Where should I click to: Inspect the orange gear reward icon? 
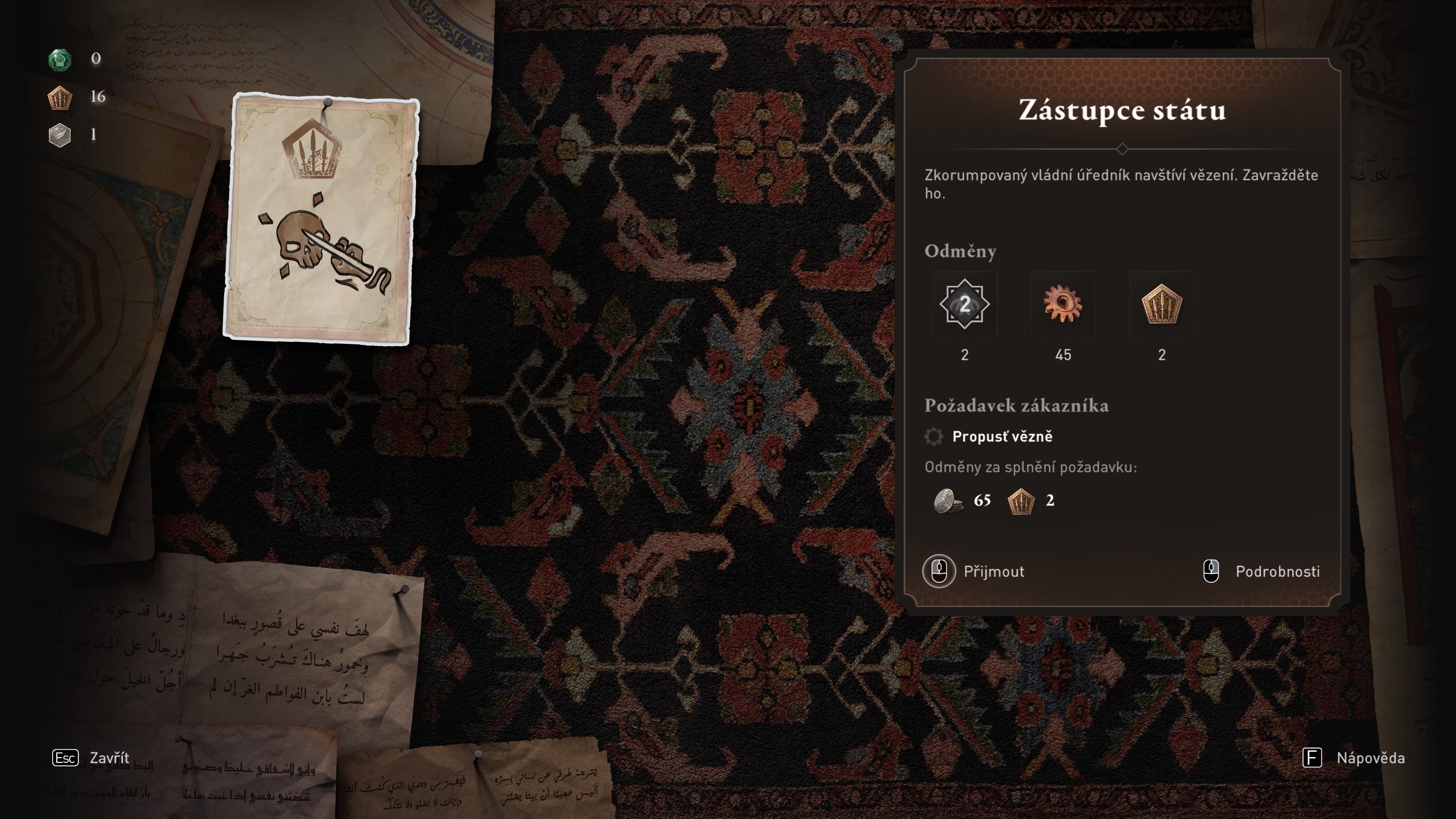tap(1062, 304)
